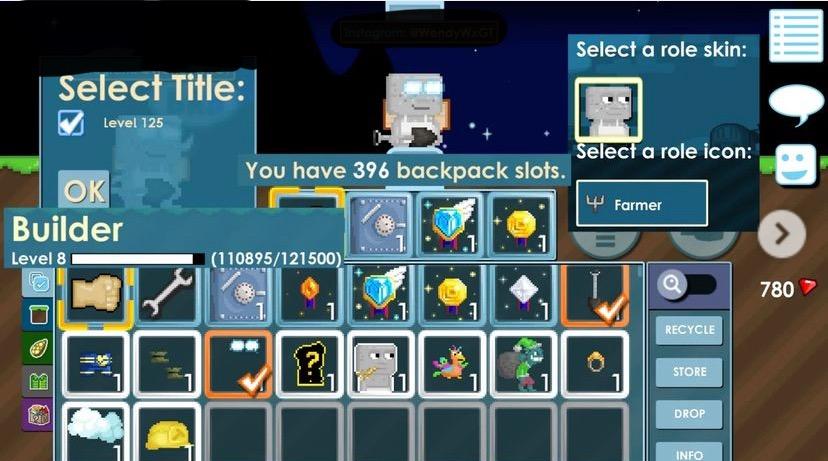Select the colorful parrot item slot
Image resolution: width=828 pixels, height=461 pixels.
451,363
